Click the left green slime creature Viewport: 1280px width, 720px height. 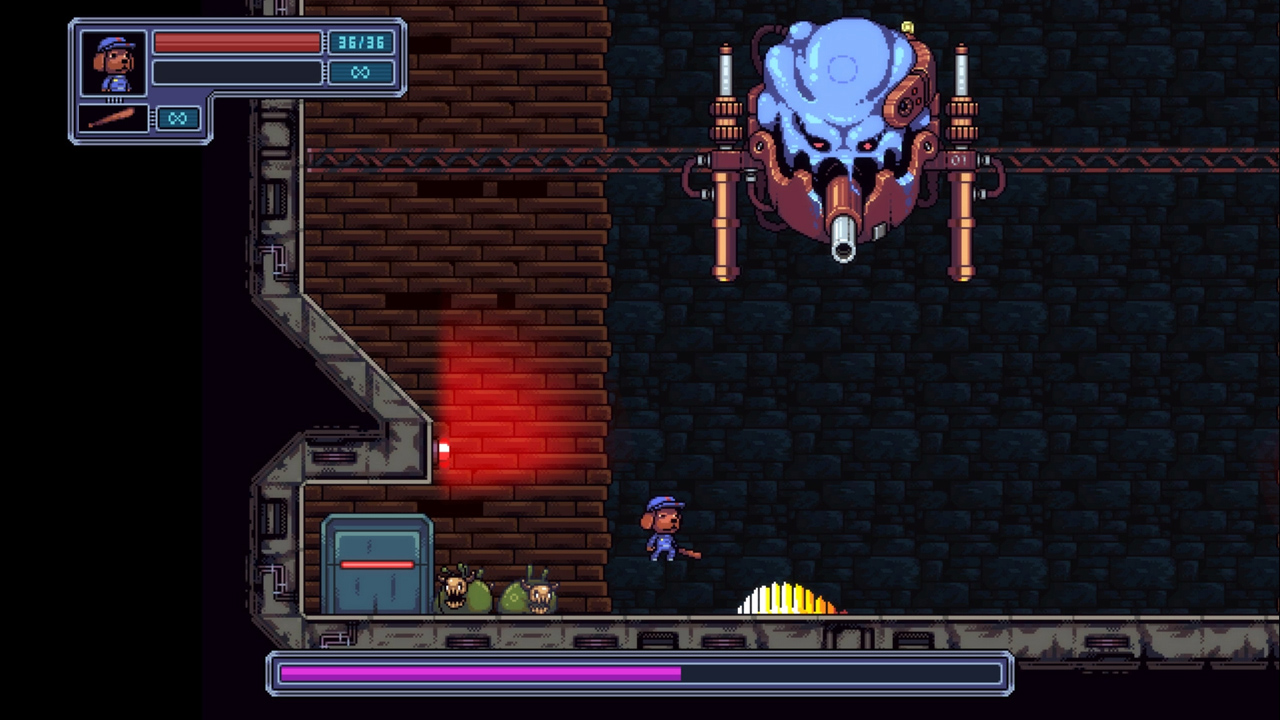460,592
